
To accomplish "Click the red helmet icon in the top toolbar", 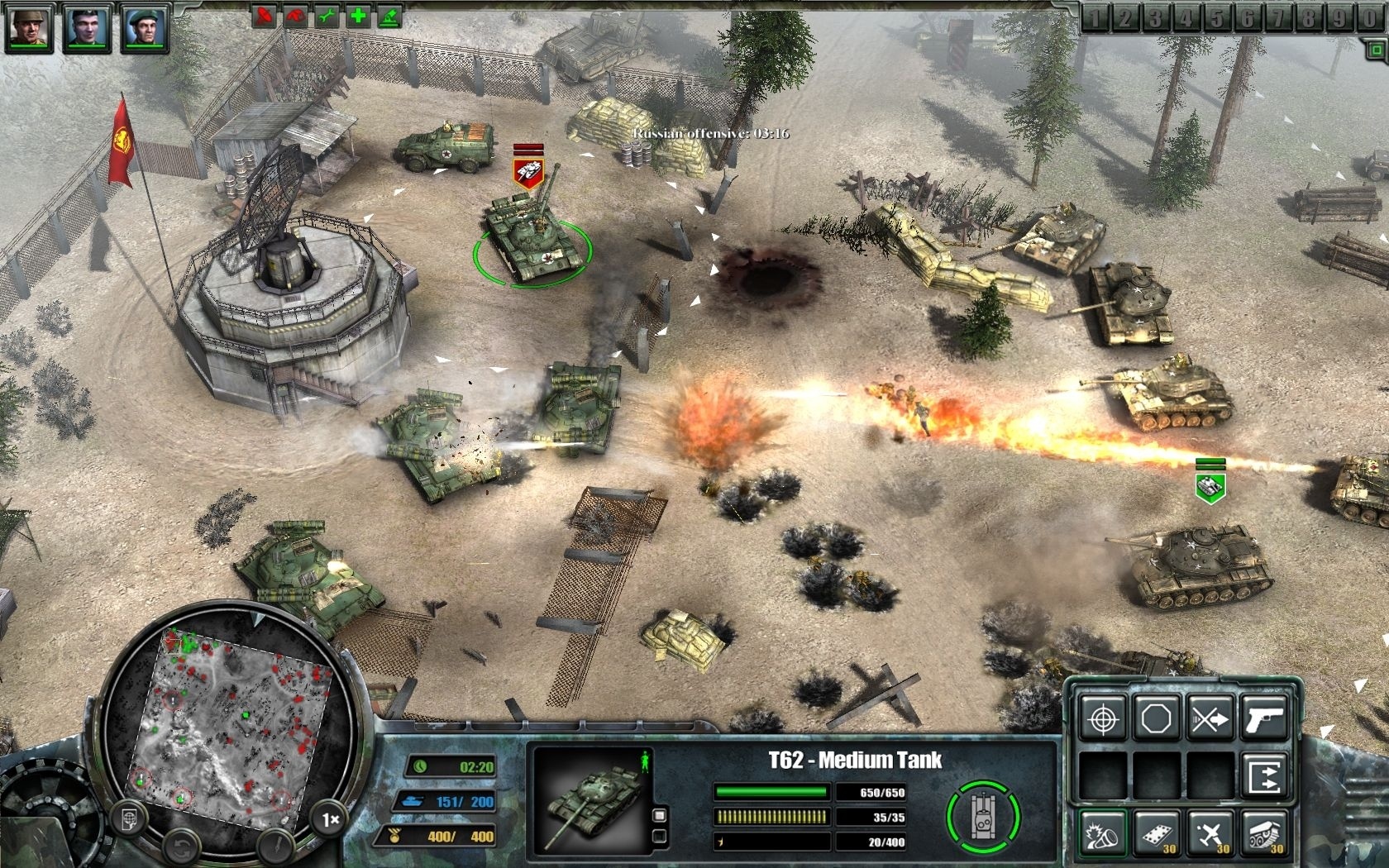I will (296, 17).
